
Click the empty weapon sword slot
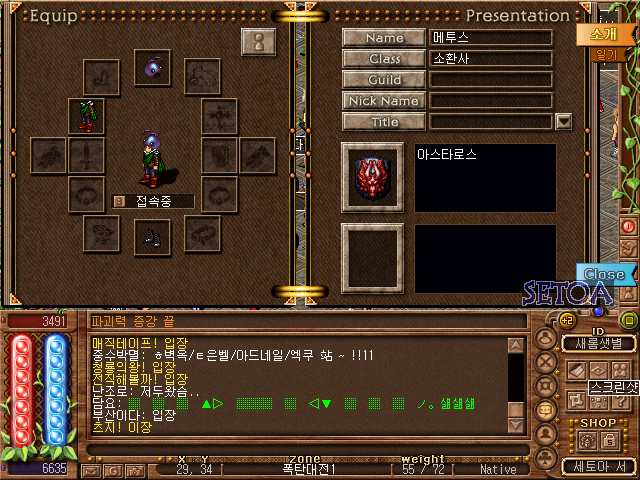[x=86, y=155]
